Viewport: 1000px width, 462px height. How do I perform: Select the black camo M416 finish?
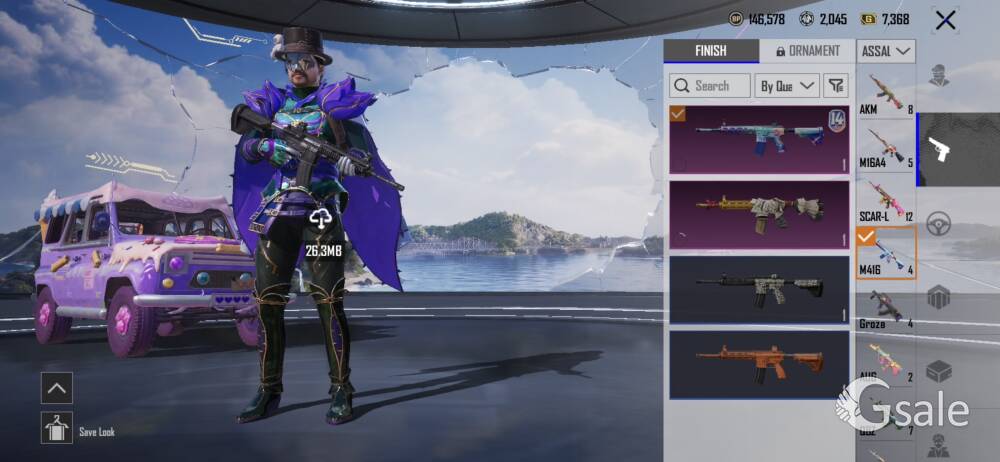click(759, 289)
